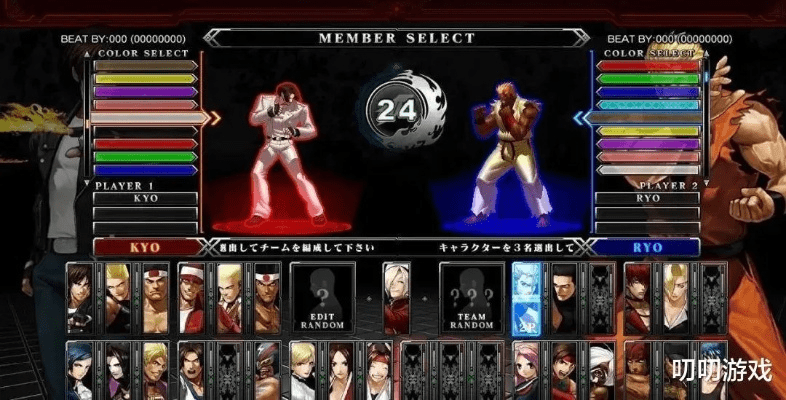Viewport: 786px width, 400px height.
Task: Select Player 2's yellow color swatch
Action: click(648, 131)
